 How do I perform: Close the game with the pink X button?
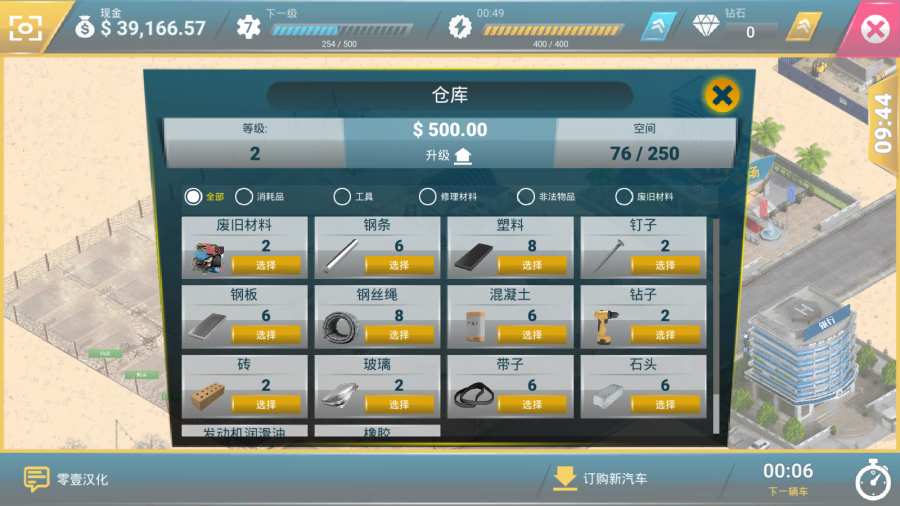pos(874,29)
